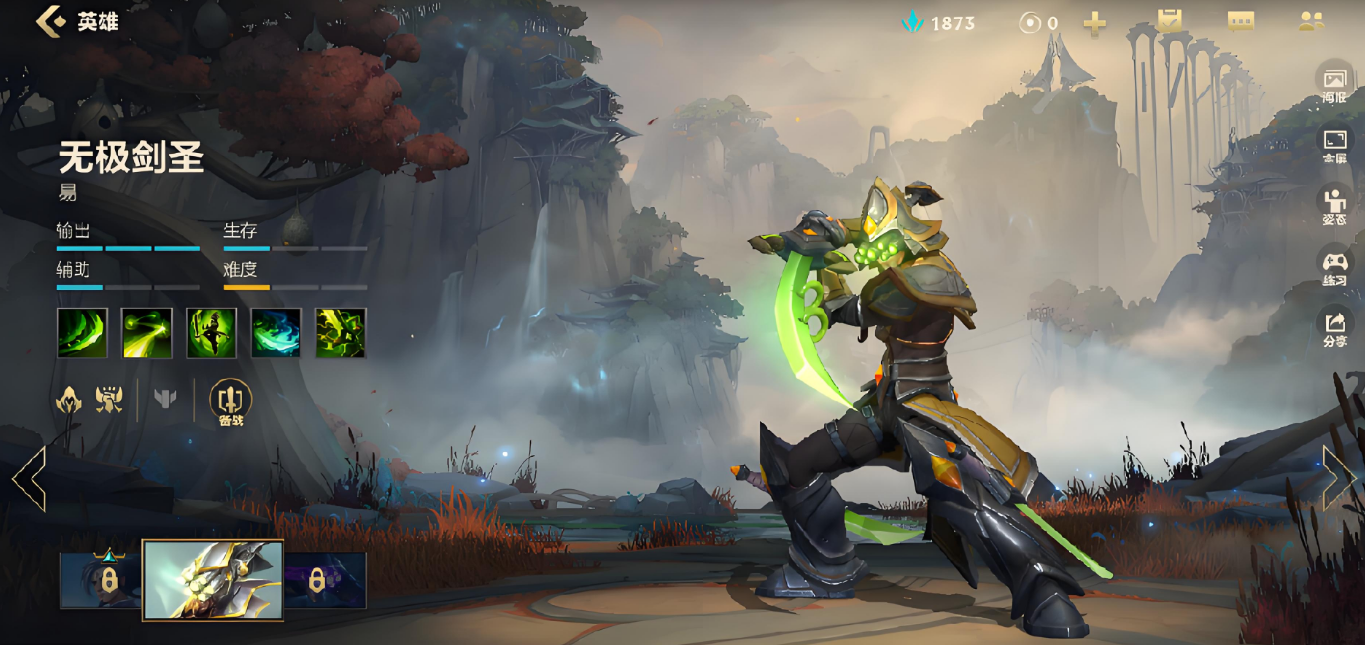Open the friends list icon
This screenshot has height=645, width=1365.
[x=1311, y=21]
